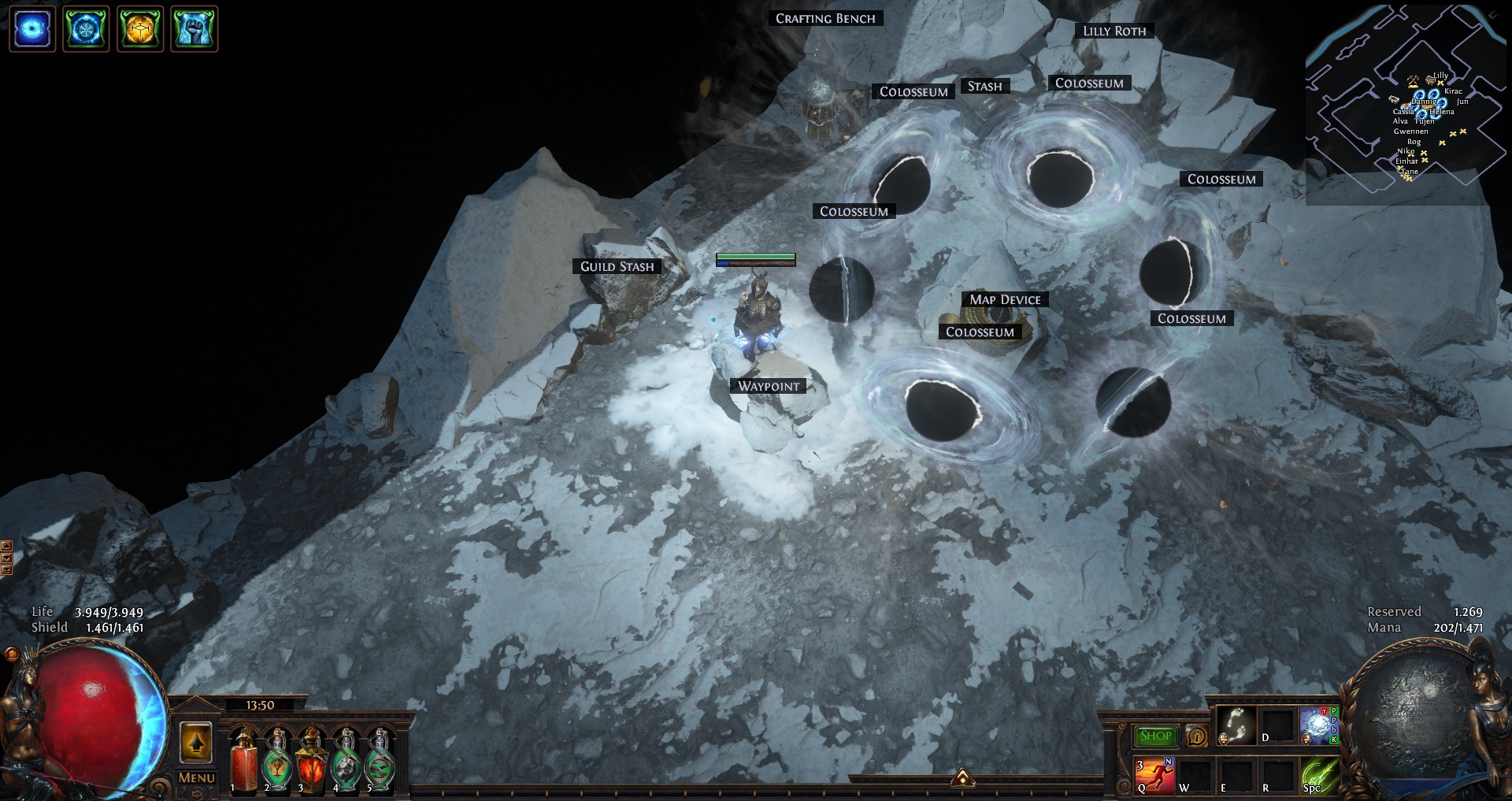Use the green swirl flask in slot 5
1512x801 pixels.
tap(380, 762)
